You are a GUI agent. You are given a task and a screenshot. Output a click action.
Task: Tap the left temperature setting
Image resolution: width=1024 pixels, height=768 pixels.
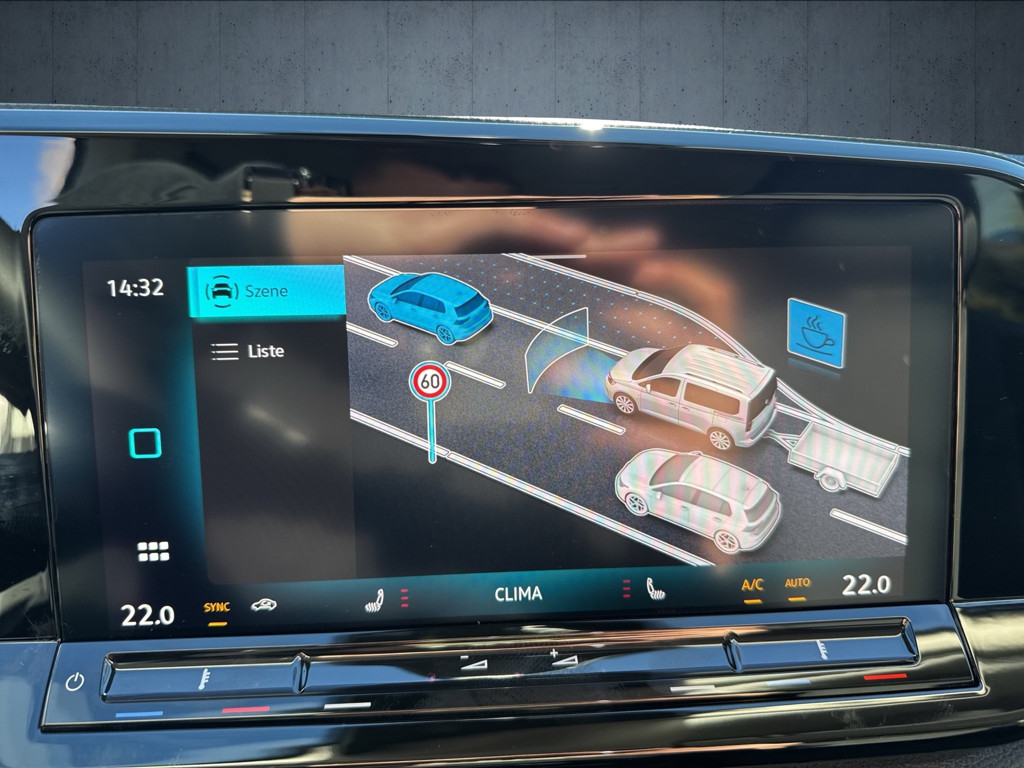point(148,615)
